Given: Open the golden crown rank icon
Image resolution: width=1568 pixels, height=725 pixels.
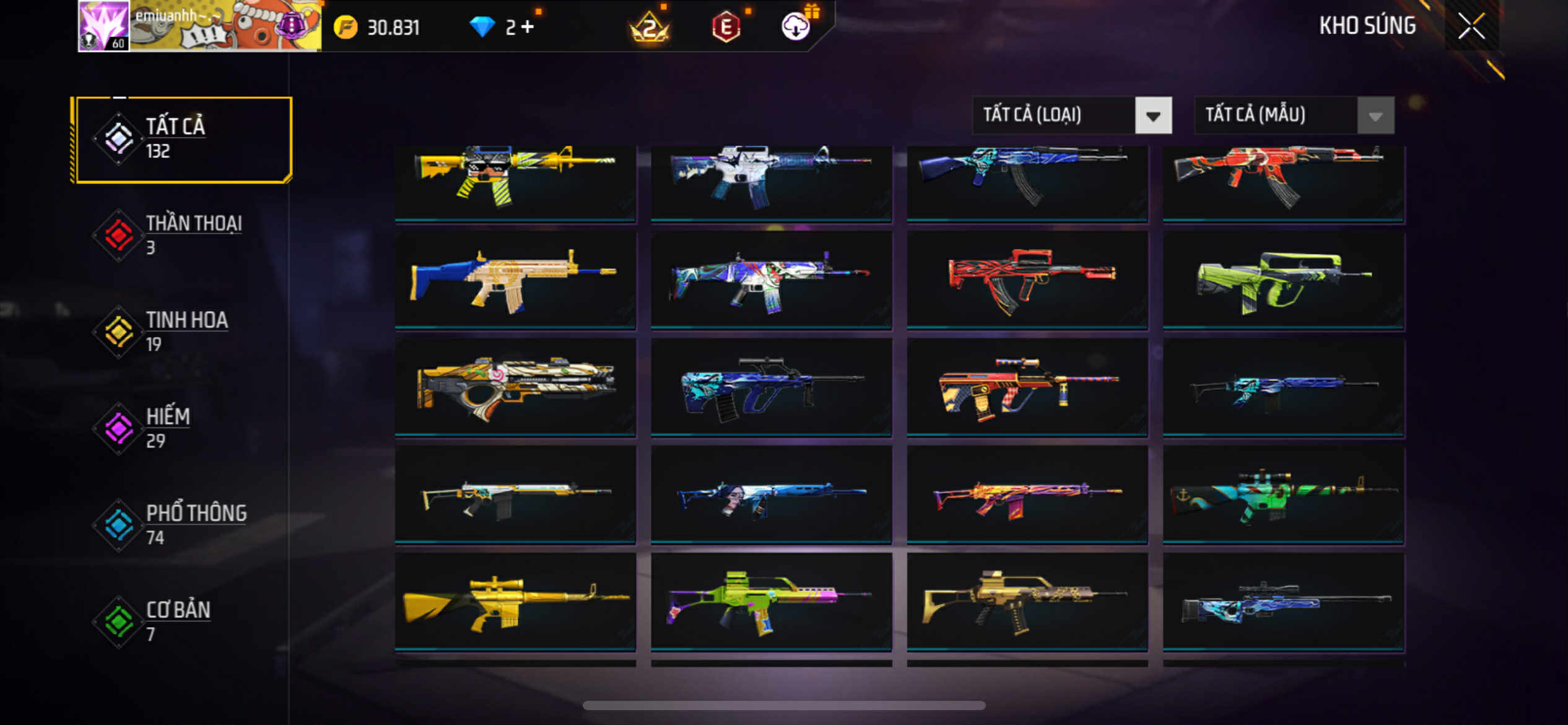Looking at the screenshot, I should coord(649,27).
